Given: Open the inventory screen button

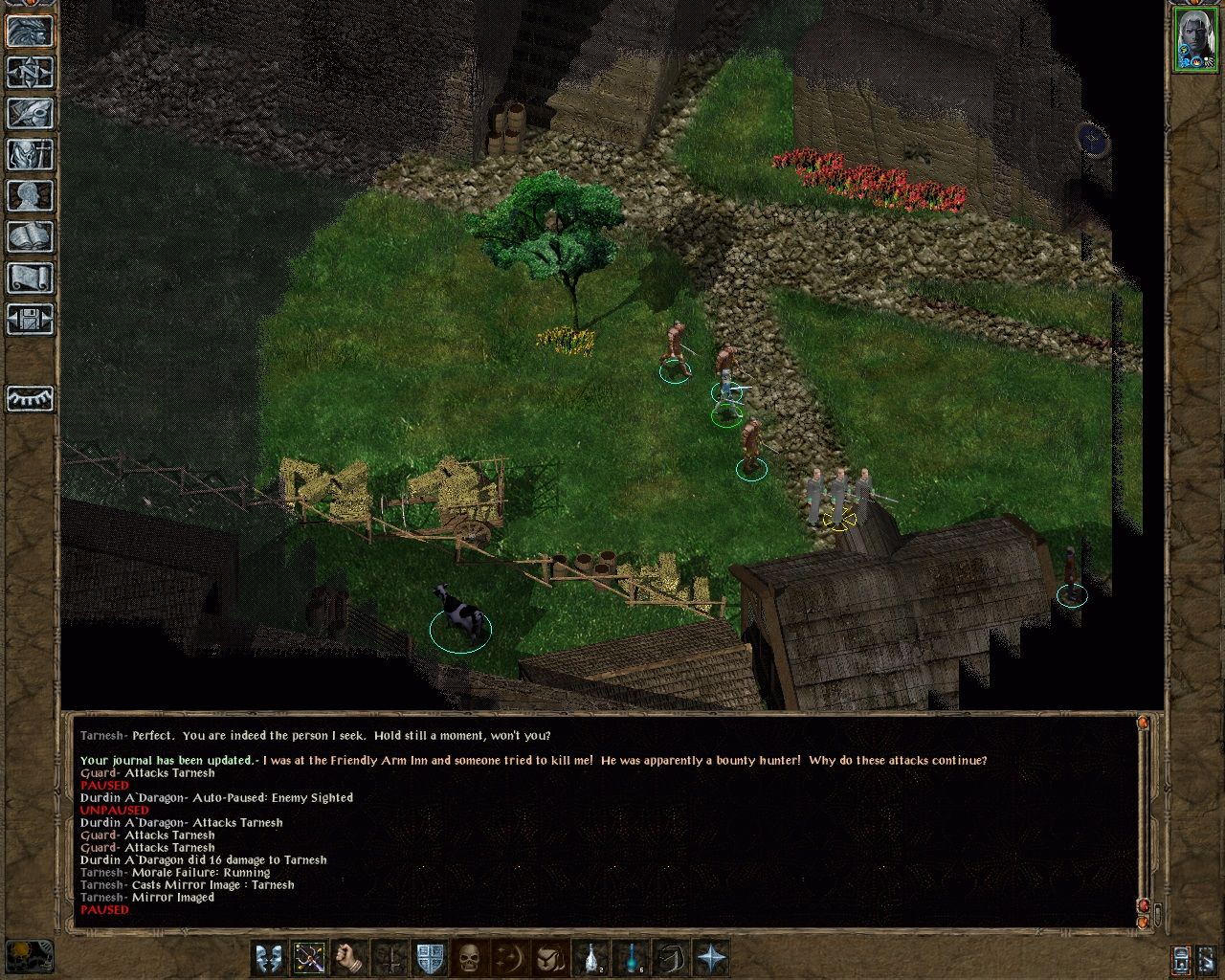Looking at the screenshot, I should [x=30, y=154].
